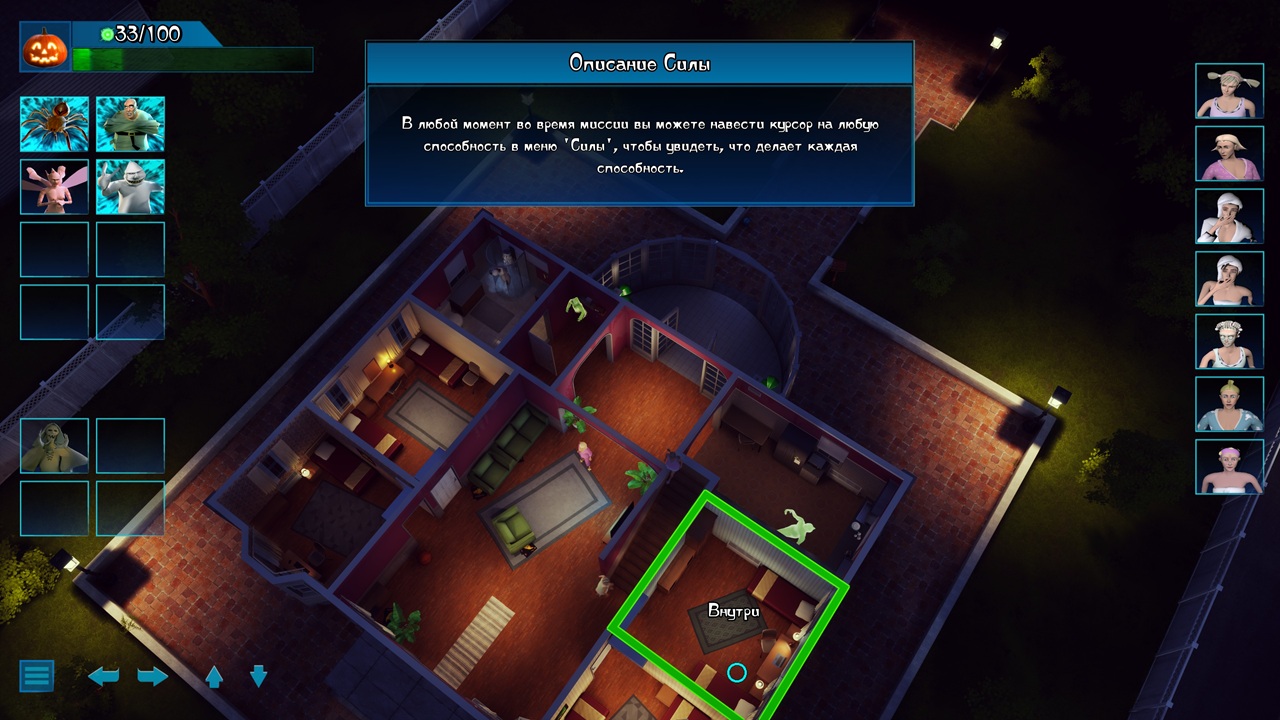1280x720 pixels.
Task: Select girl with blonde topknot portrait
Action: [x=1229, y=403]
